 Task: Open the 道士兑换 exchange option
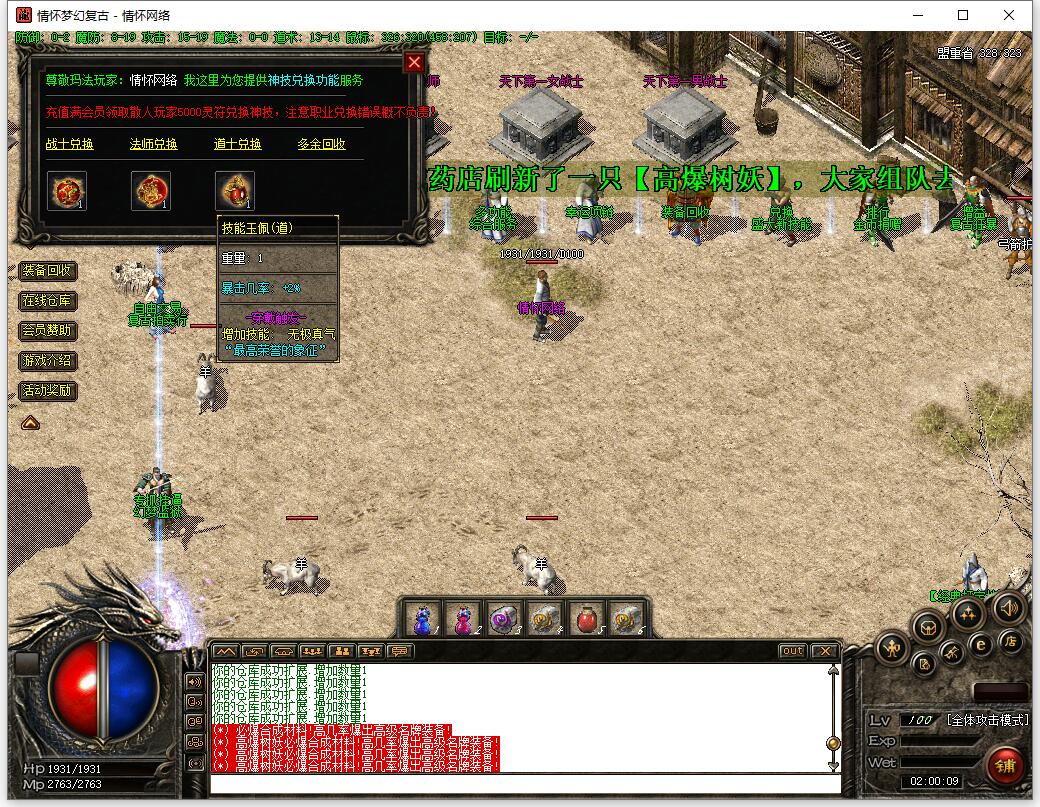[238, 144]
